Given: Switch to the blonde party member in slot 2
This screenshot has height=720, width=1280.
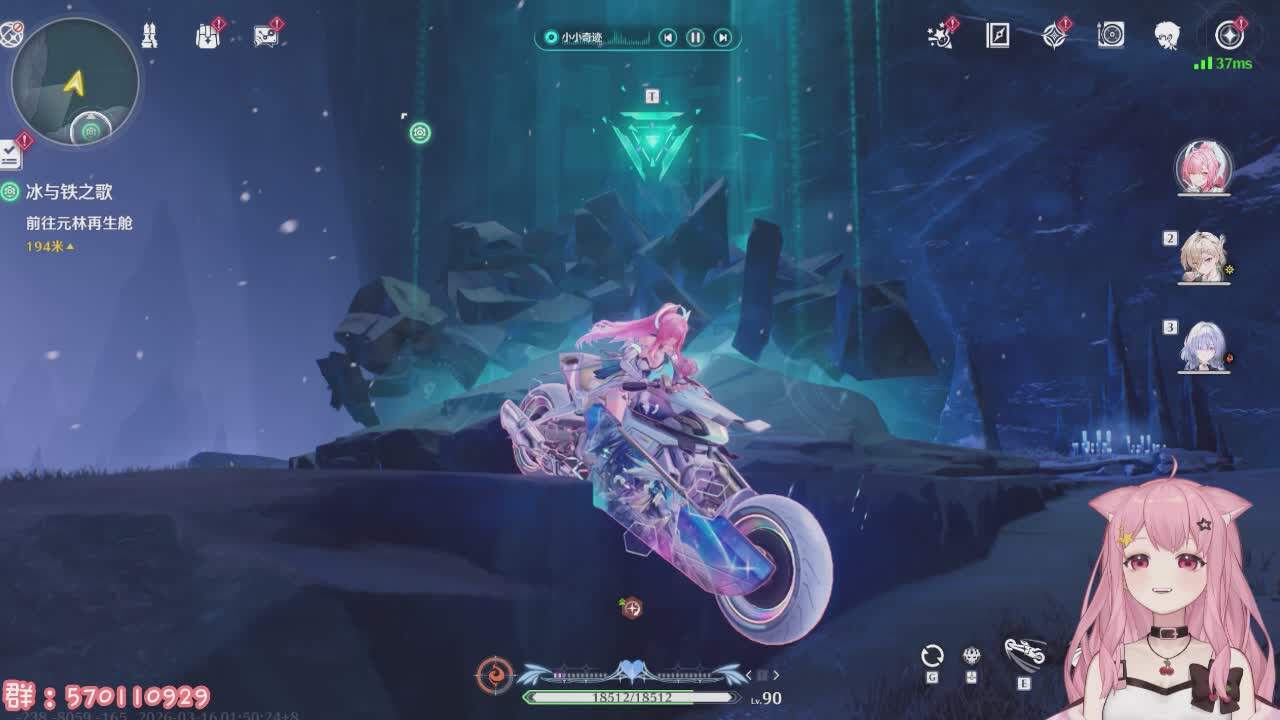Looking at the screenshot, I should coord(1203,257).
